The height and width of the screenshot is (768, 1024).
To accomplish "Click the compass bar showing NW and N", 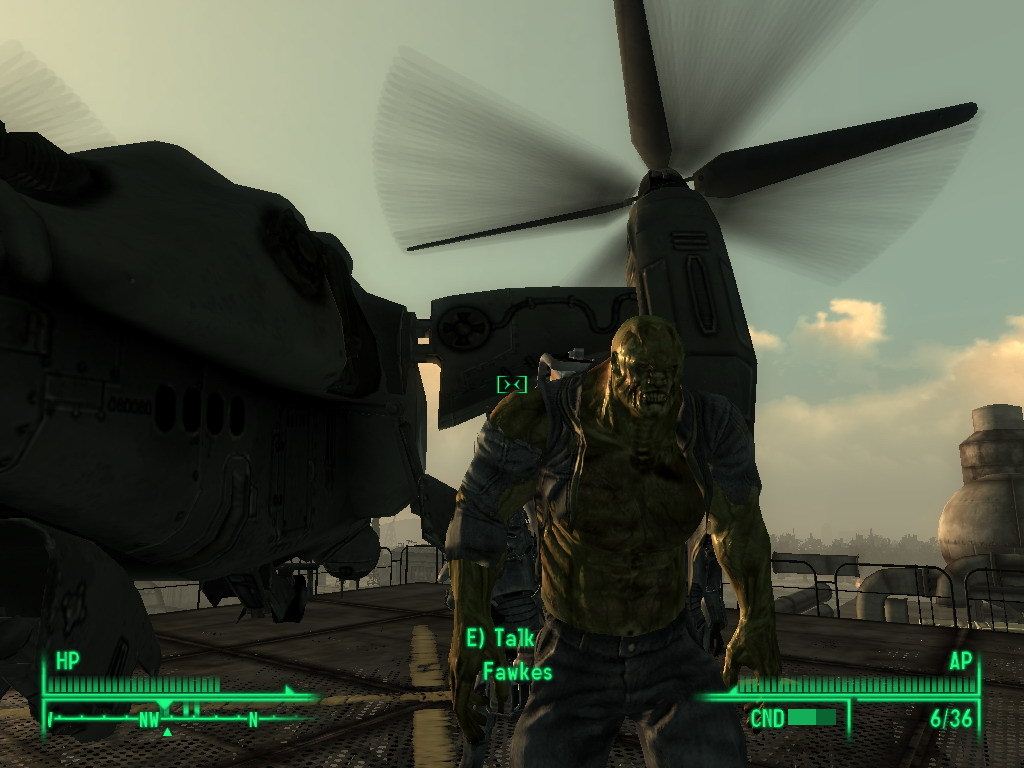I will tap(178, 717).
